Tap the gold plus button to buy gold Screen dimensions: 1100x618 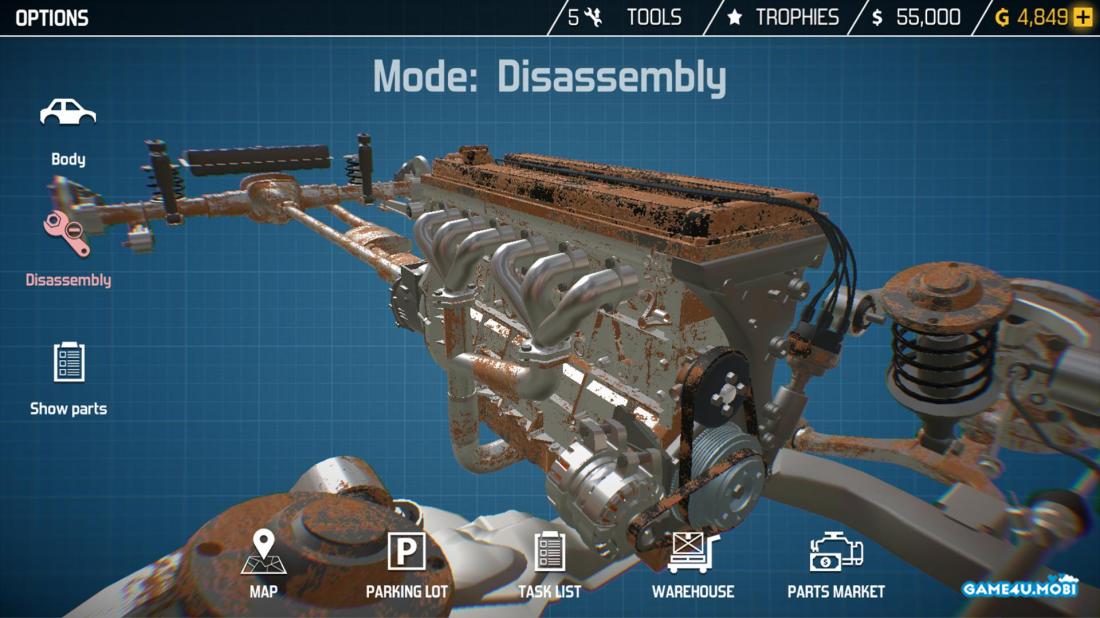coord(1083,17)
